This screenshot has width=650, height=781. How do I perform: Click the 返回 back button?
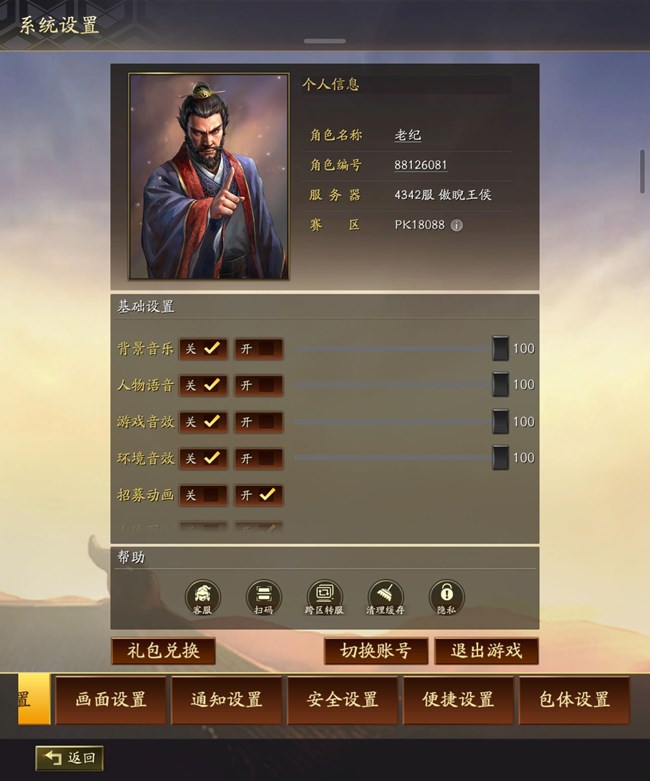(70, 758)
